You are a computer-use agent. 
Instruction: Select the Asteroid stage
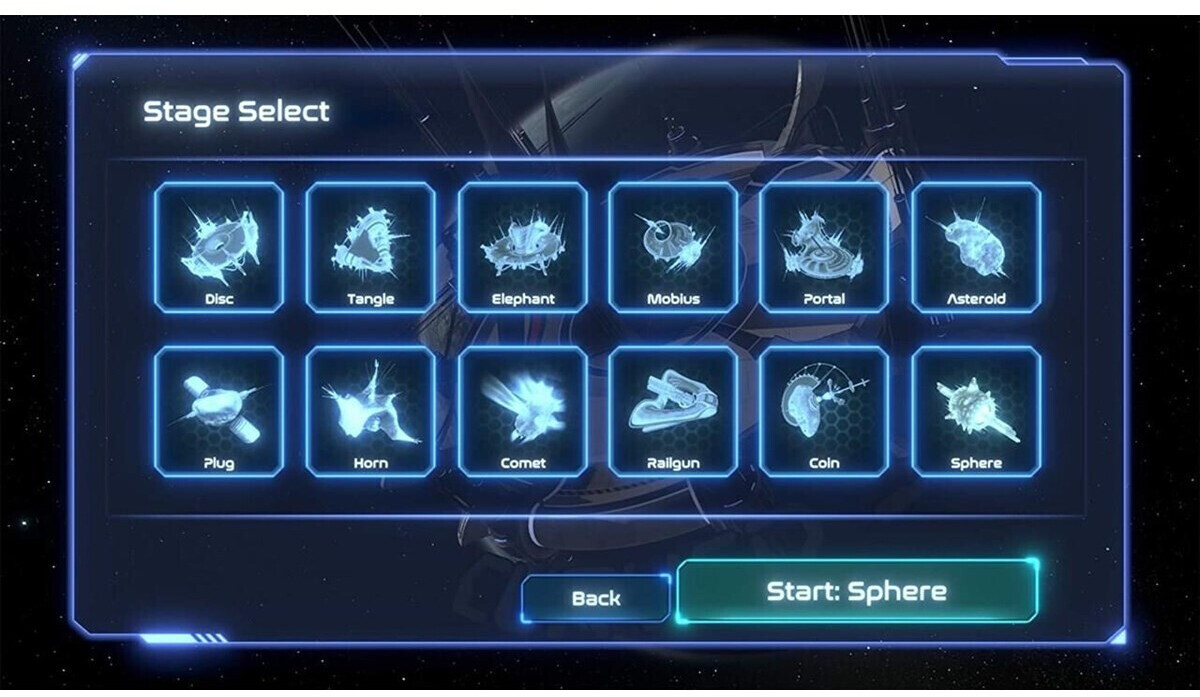(x=976, y=248)
